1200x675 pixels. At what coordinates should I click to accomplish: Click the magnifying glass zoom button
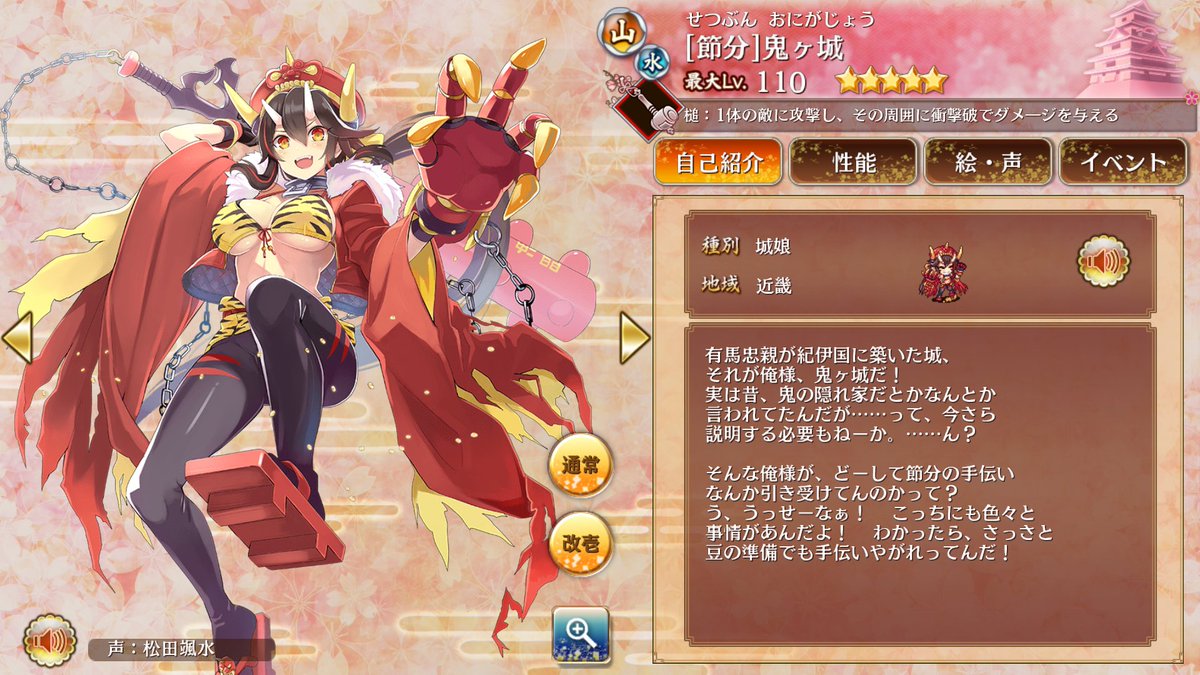click(580, 634)
